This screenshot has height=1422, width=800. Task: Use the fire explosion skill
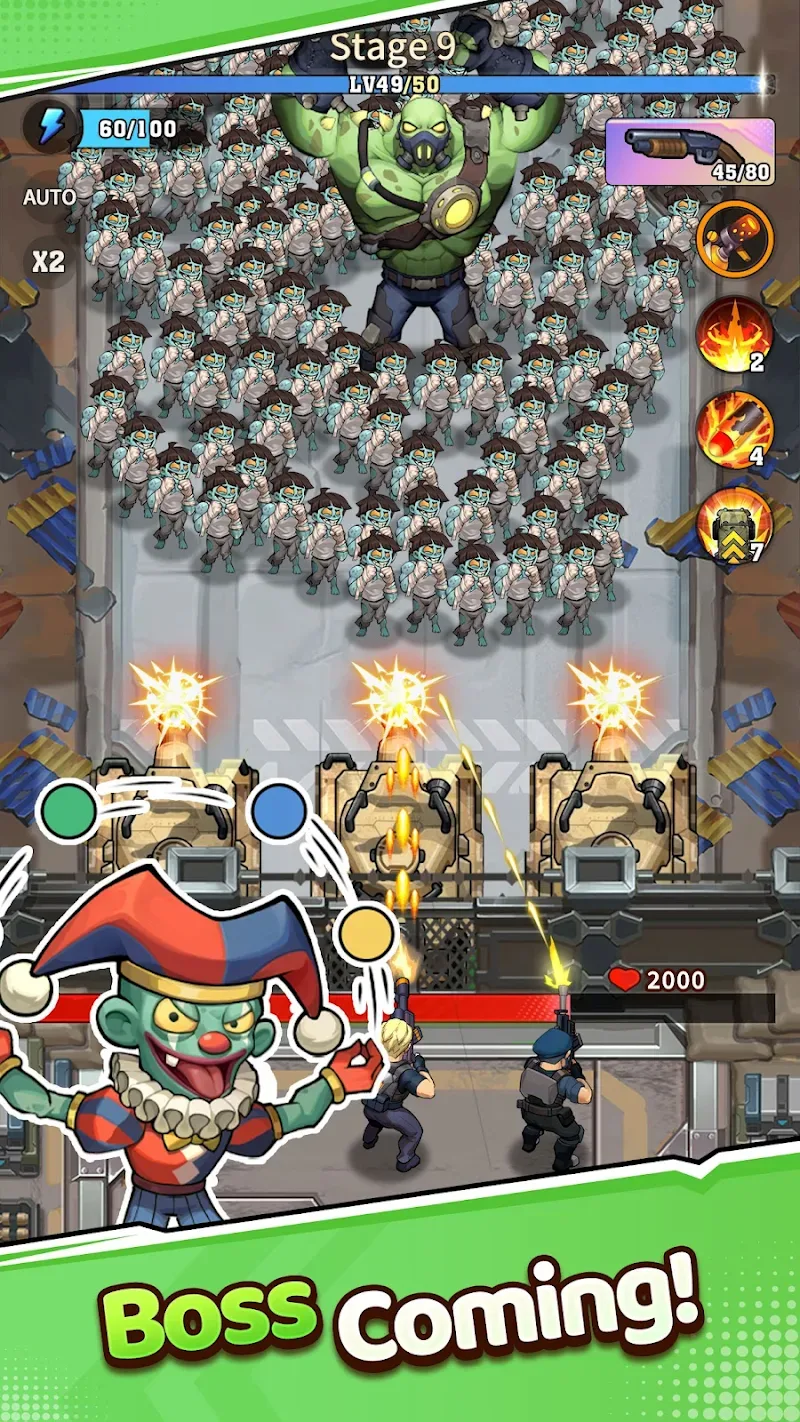[x=734, y=334]
